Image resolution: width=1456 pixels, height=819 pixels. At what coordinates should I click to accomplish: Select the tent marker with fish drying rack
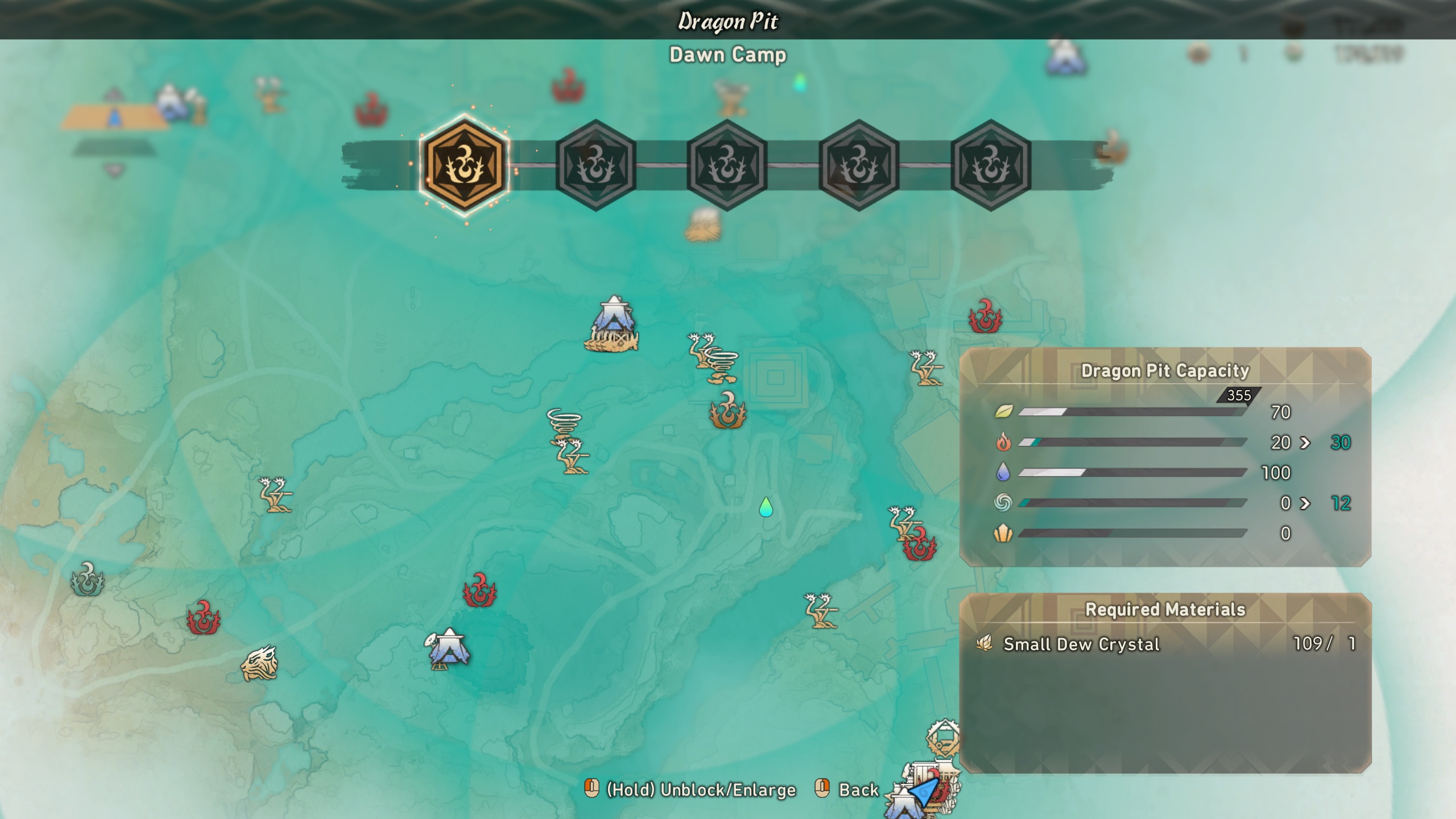613,325
